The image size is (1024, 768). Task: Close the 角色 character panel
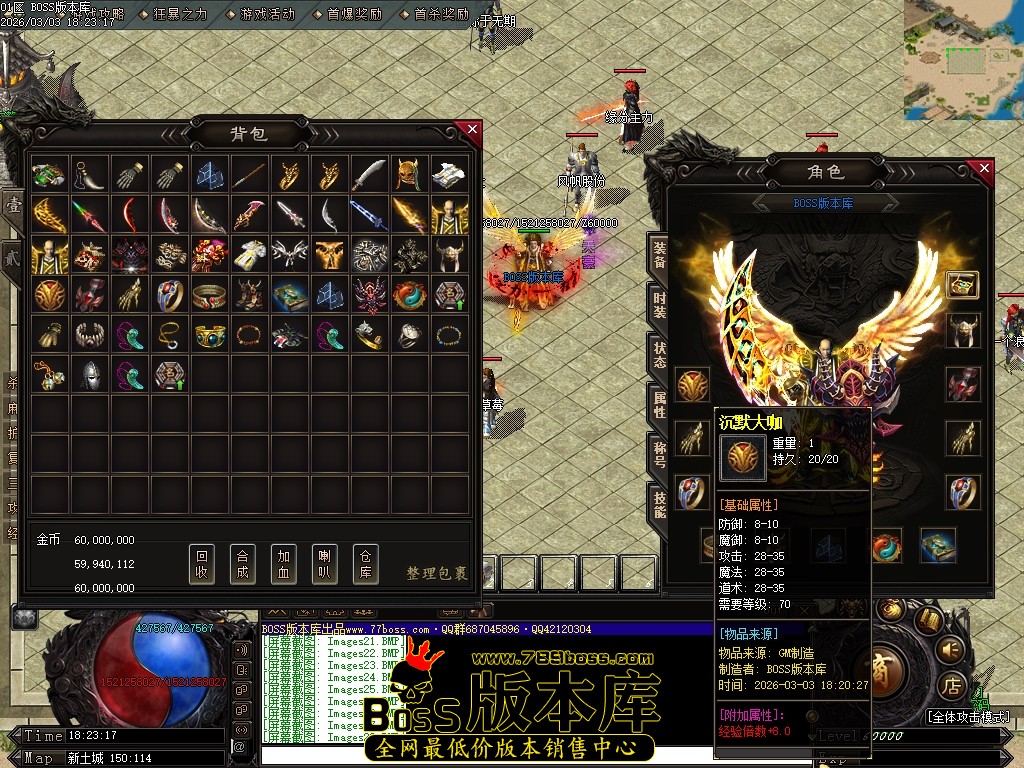click(984, 170)
